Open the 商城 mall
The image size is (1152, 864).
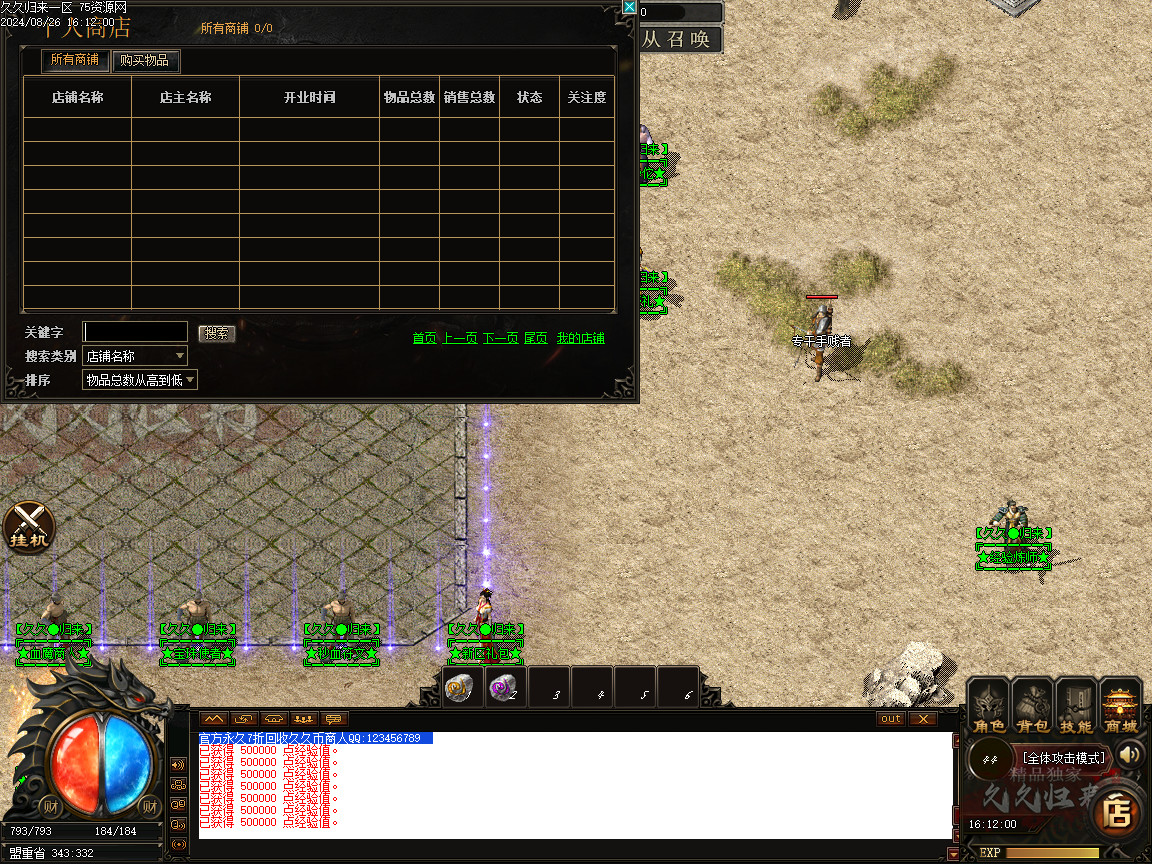point(1121,705)
